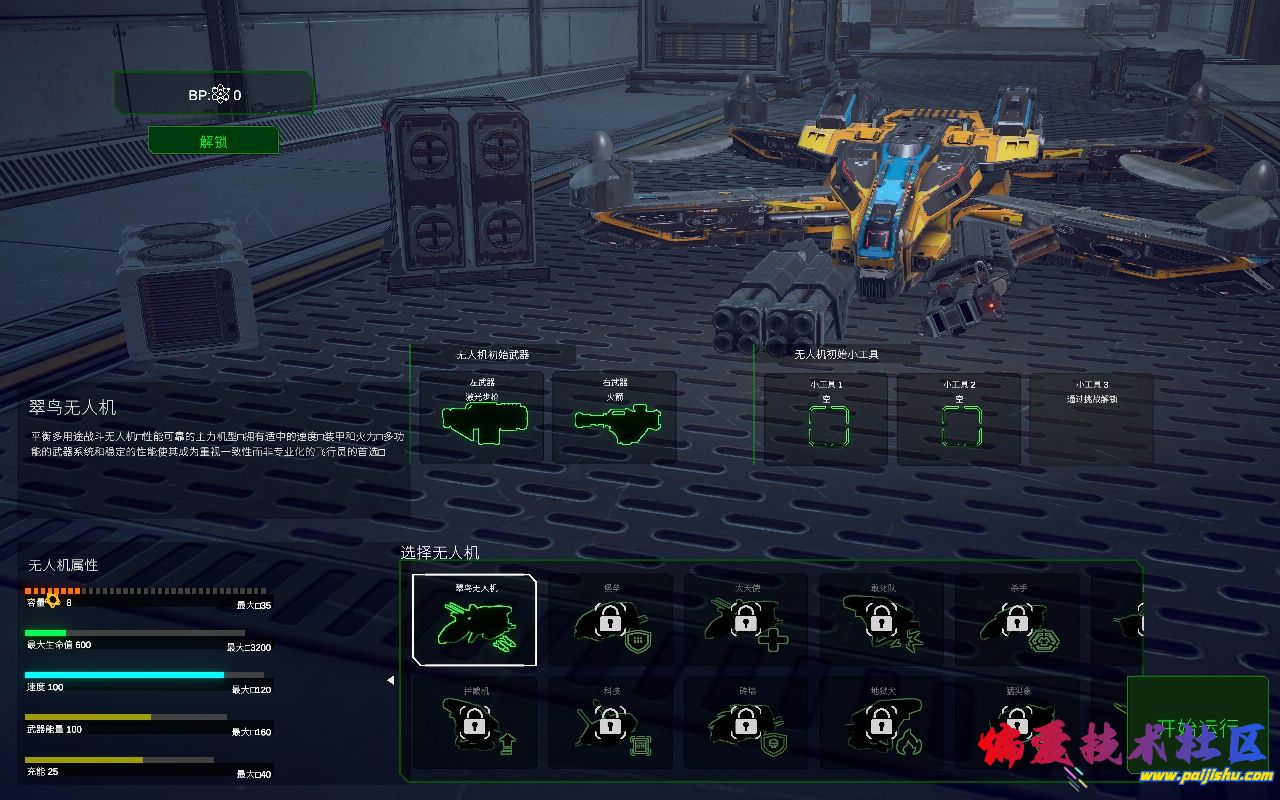Select the empty 小工具 1 gadget slot

[x=826, y=420]
